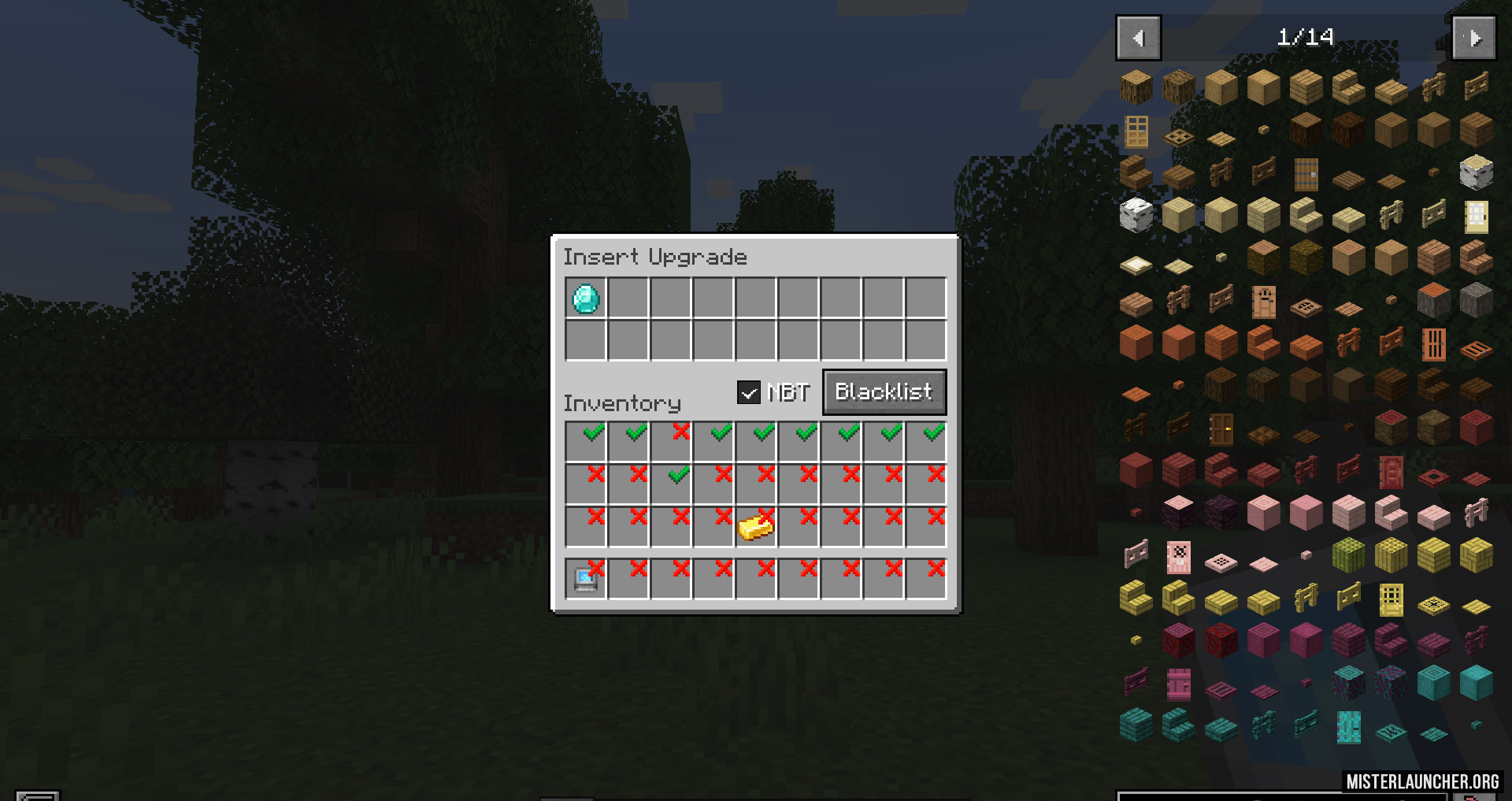
Task: Select the crimson door item
Action: tap(1179, 685)
